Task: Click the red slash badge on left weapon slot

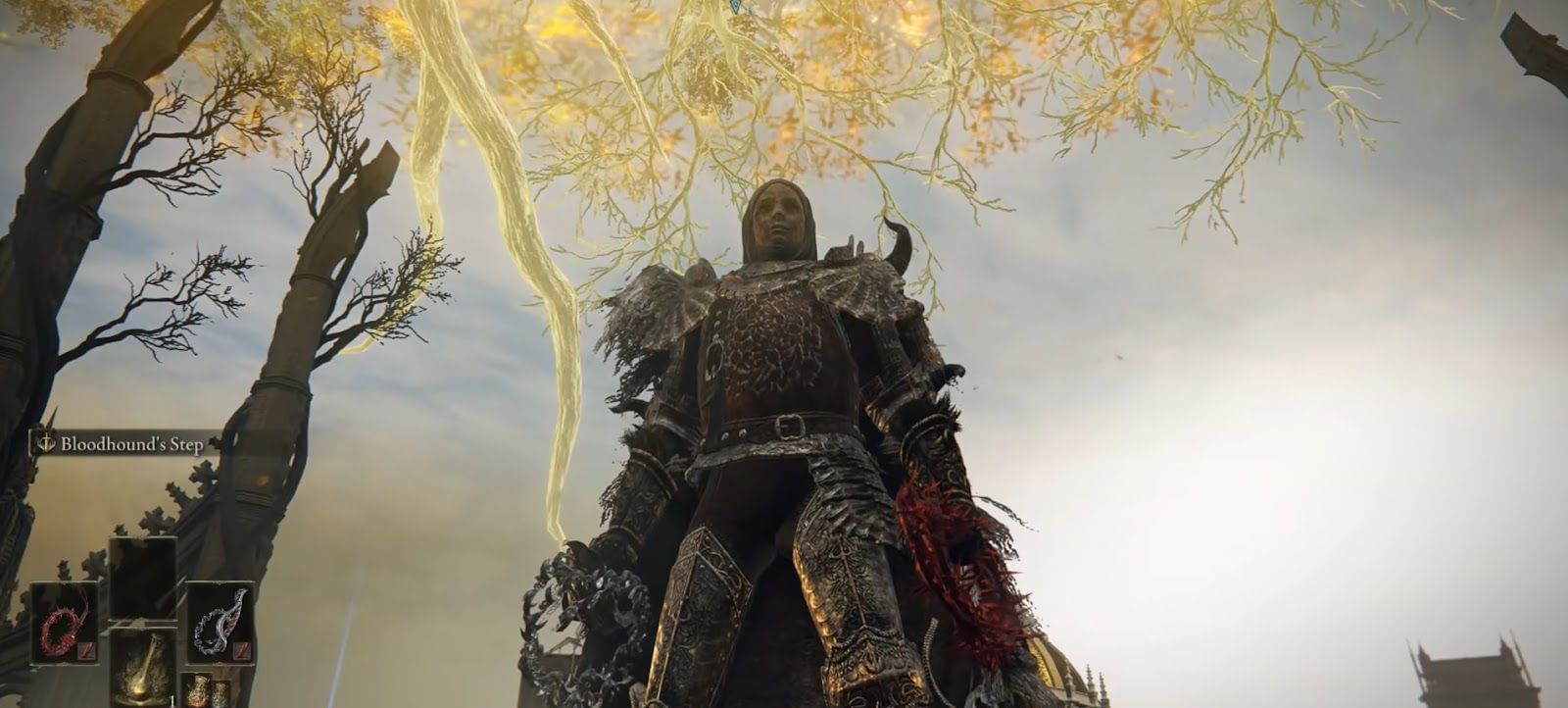Action: pos(86,650)
